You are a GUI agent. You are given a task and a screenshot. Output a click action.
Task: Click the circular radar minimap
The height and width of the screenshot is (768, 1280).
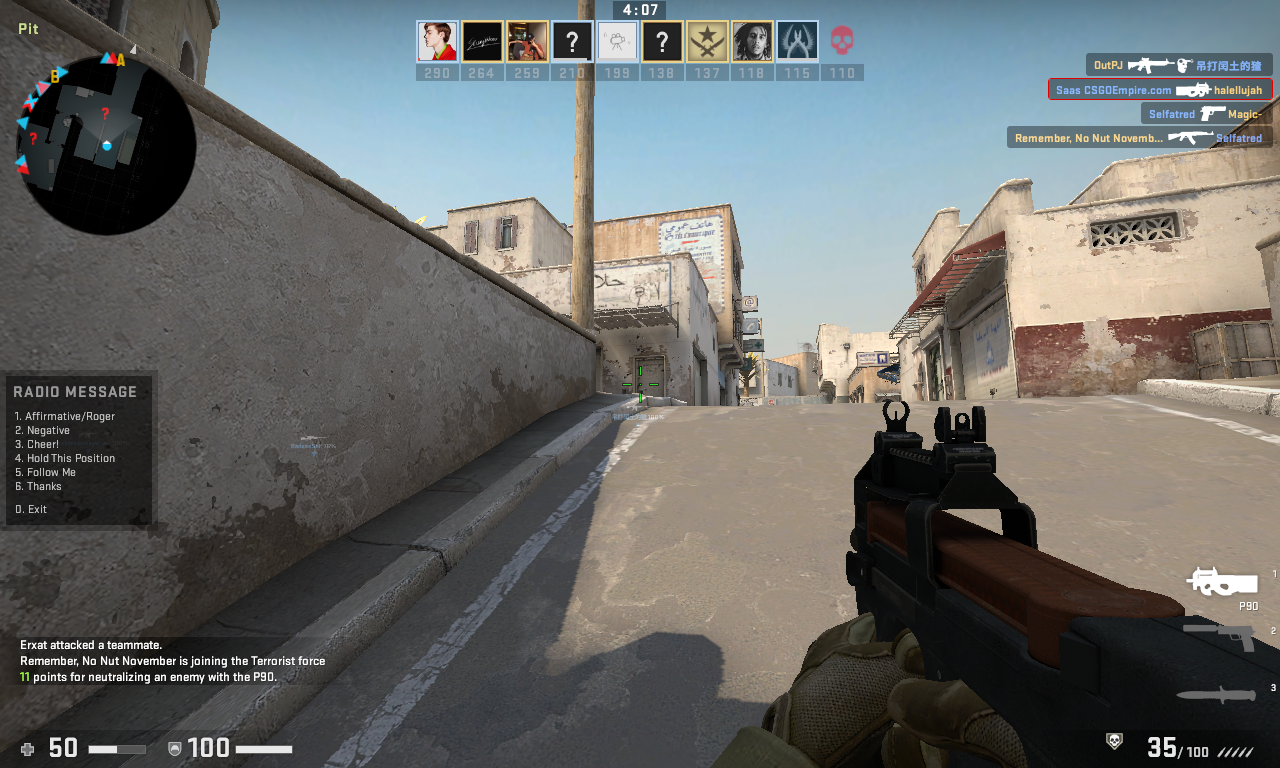point(106,145)
